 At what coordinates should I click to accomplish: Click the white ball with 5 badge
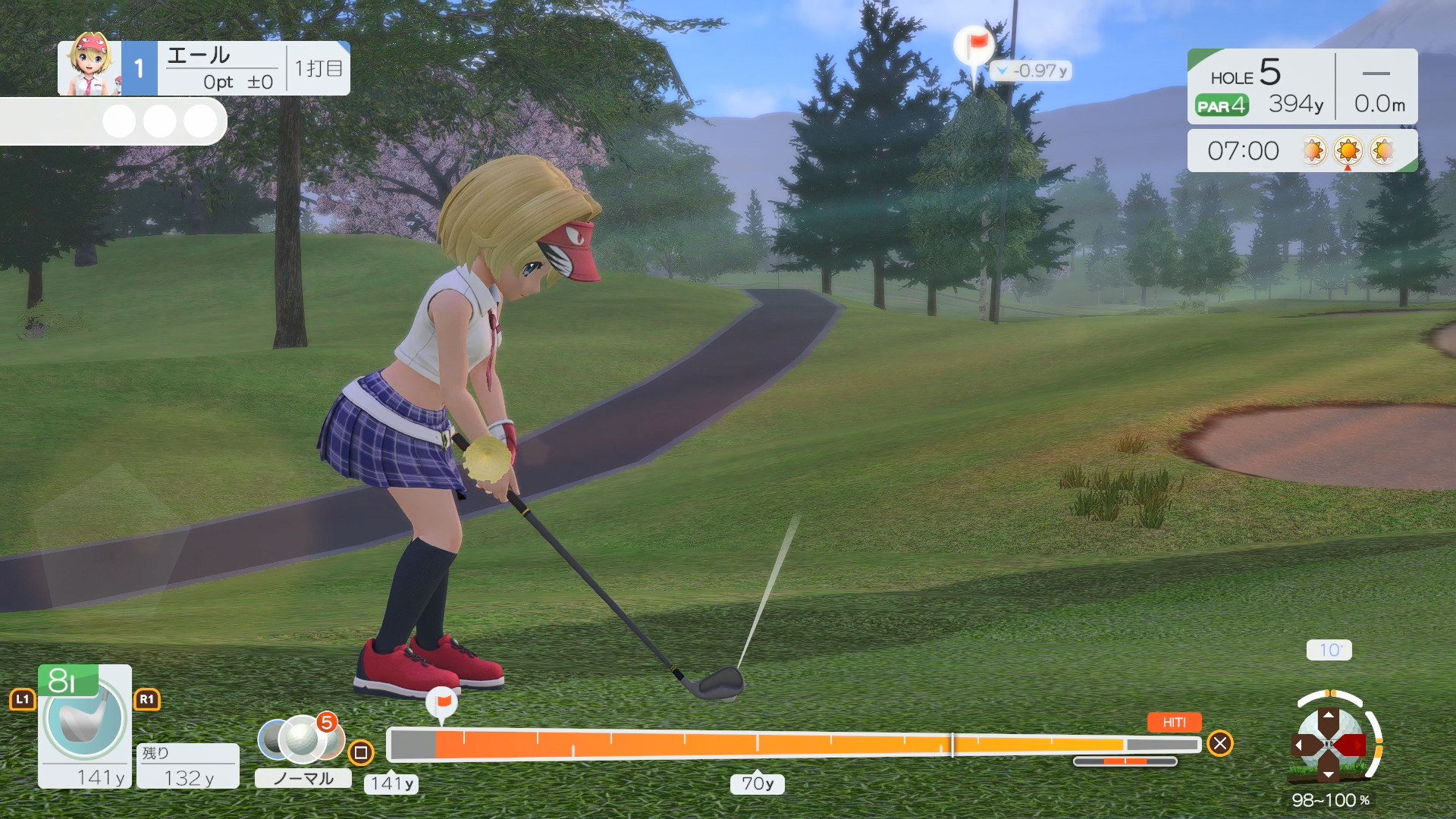click(x=301, y=739)
